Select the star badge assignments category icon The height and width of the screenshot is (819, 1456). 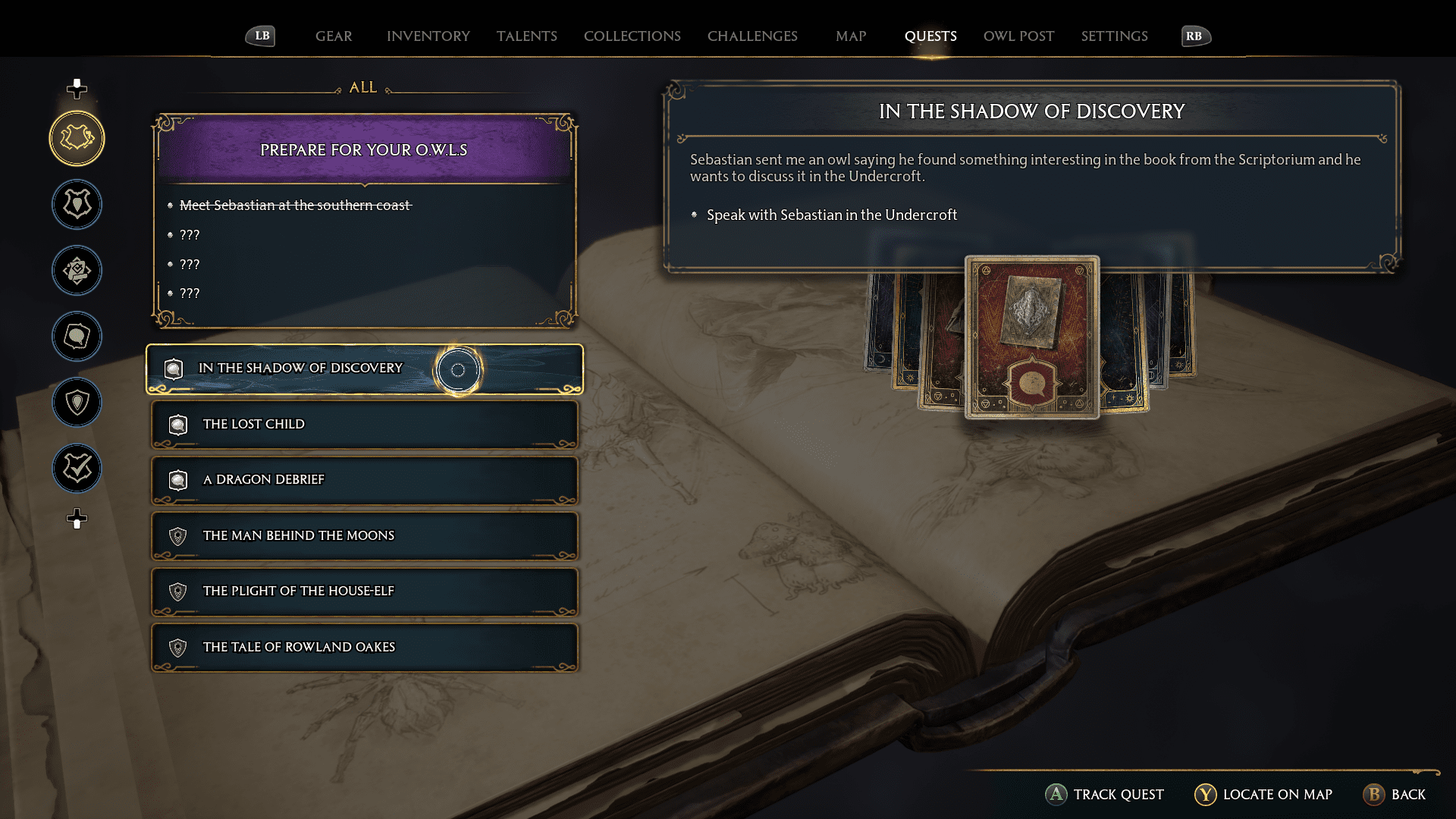pos(76,270)
